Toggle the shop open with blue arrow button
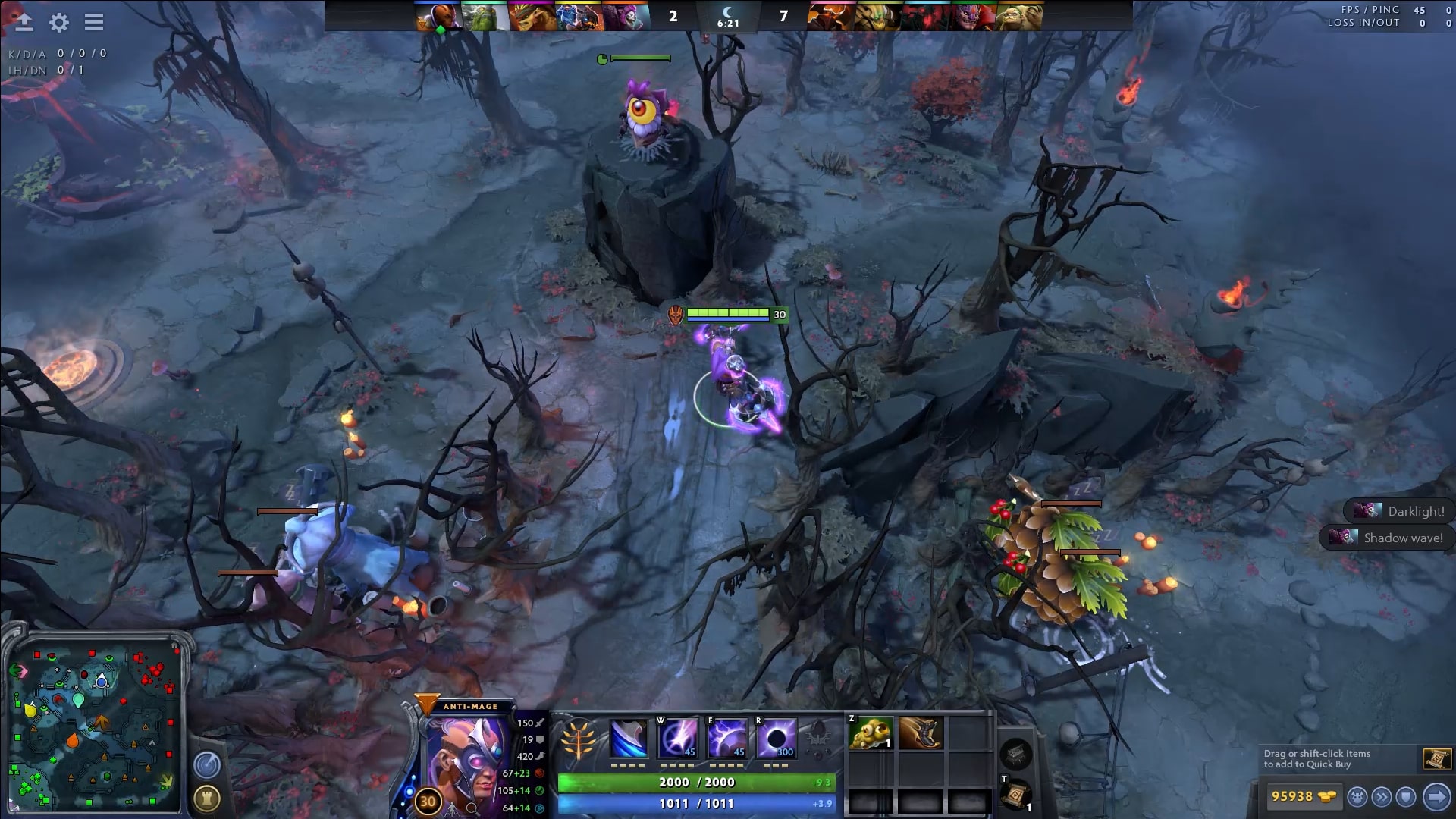The width and height of the screenshot is (1456, 819). (1438, 796)
